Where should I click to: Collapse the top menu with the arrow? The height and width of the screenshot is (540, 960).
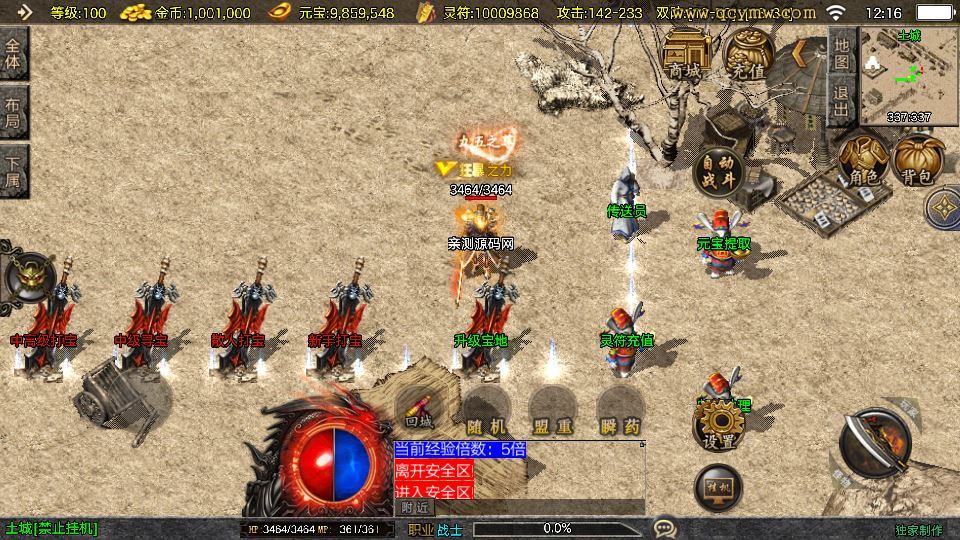(800, 53)
